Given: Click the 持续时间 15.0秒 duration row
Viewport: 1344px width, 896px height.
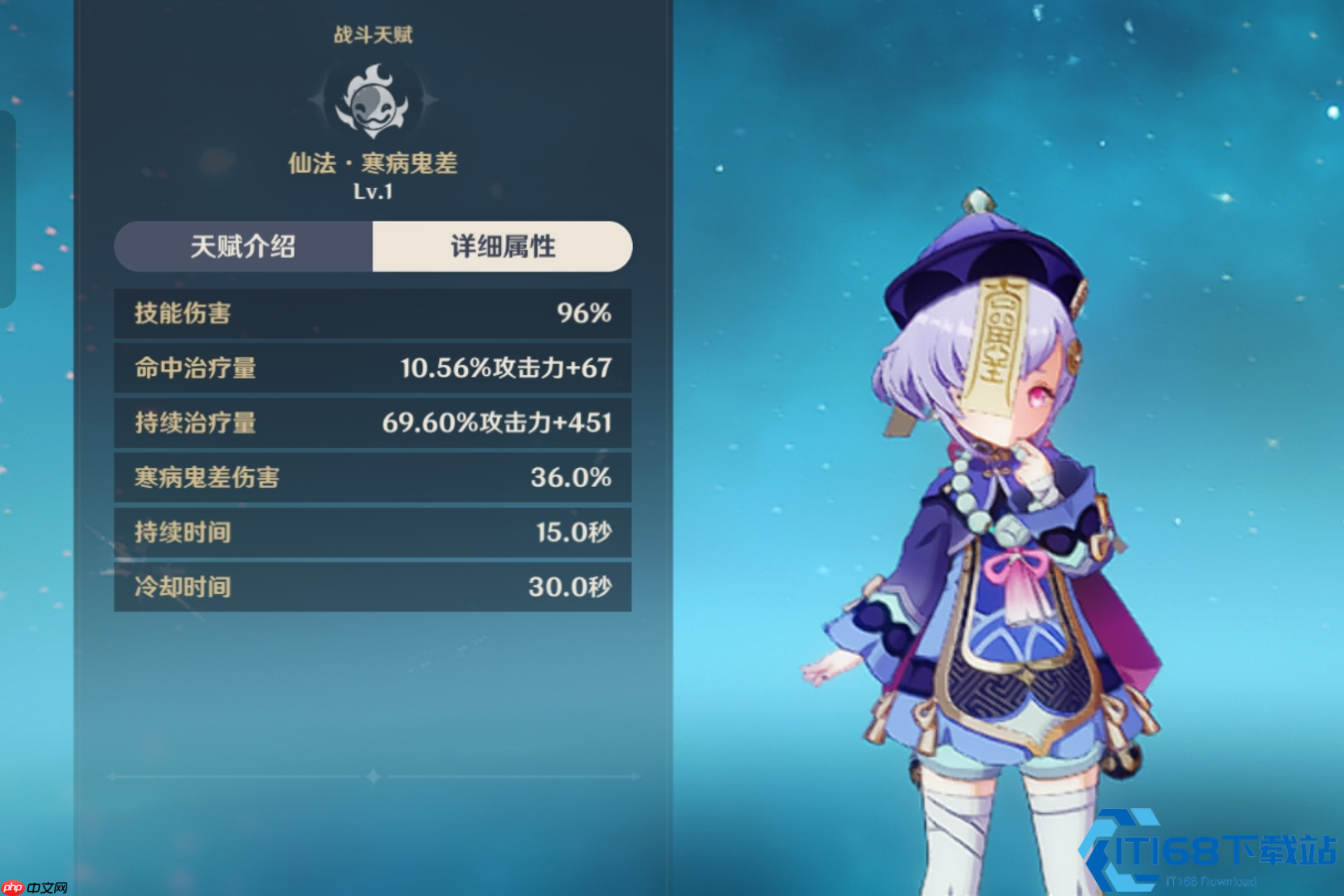Looking at the screenshot, I should click(x=373, y=533).
